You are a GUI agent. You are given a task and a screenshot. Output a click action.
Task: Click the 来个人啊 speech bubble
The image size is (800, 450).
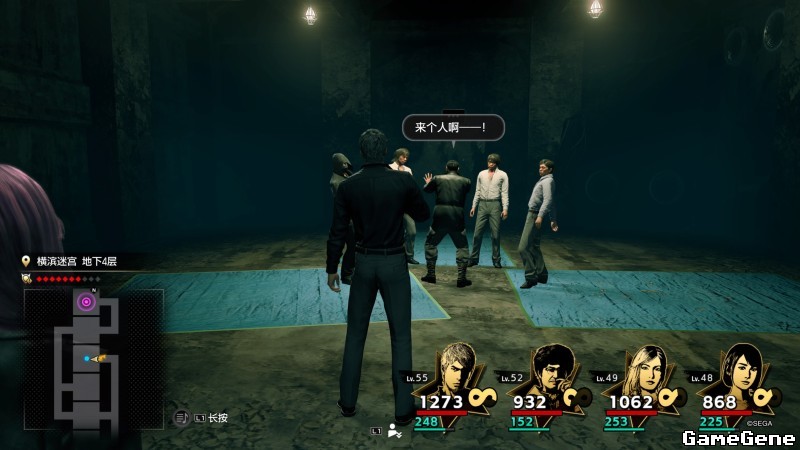(x=453, y=128)
